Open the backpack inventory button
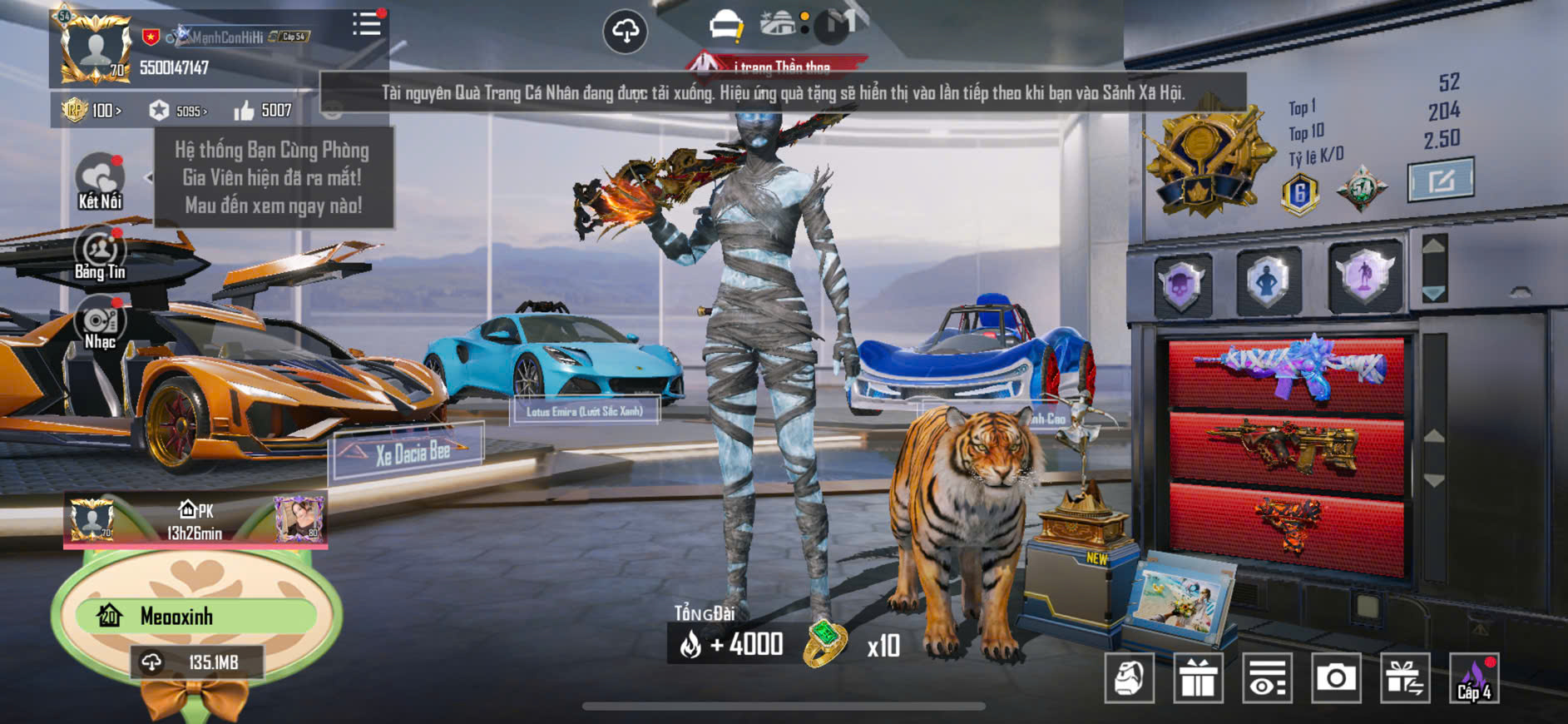The width and height of the screenshot is (1568, 724). click(1129, 679)
